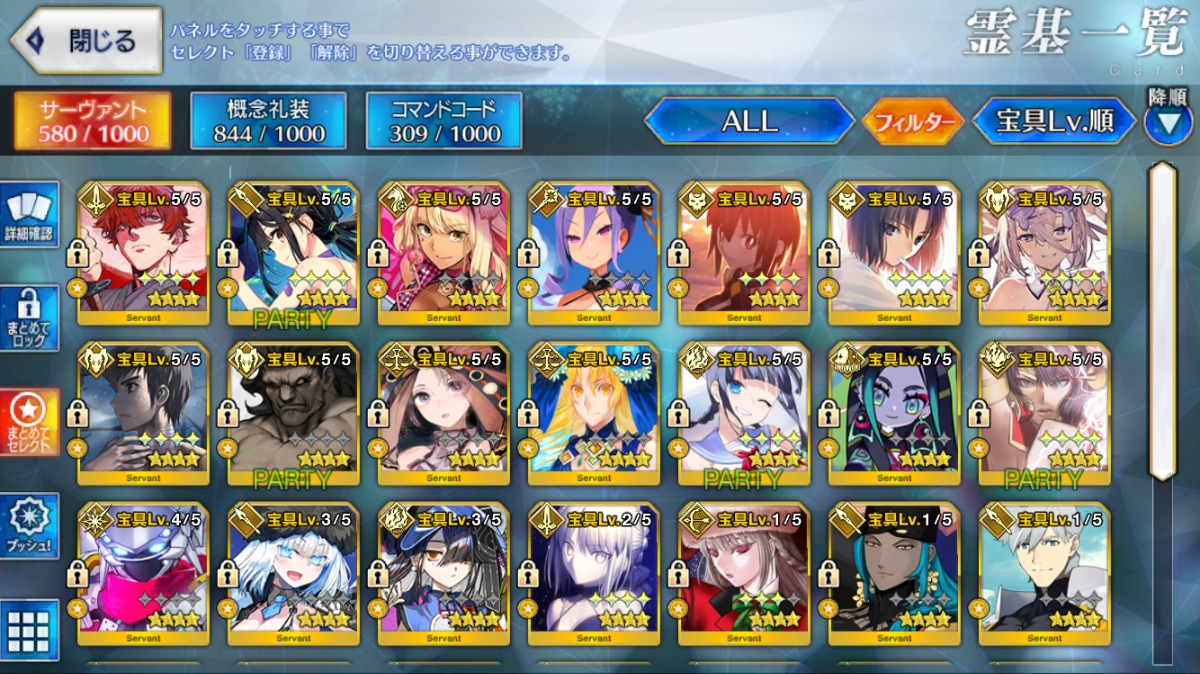
Task: Change the grid layout view
Action: pyautogui.click(x=28, y=630)
